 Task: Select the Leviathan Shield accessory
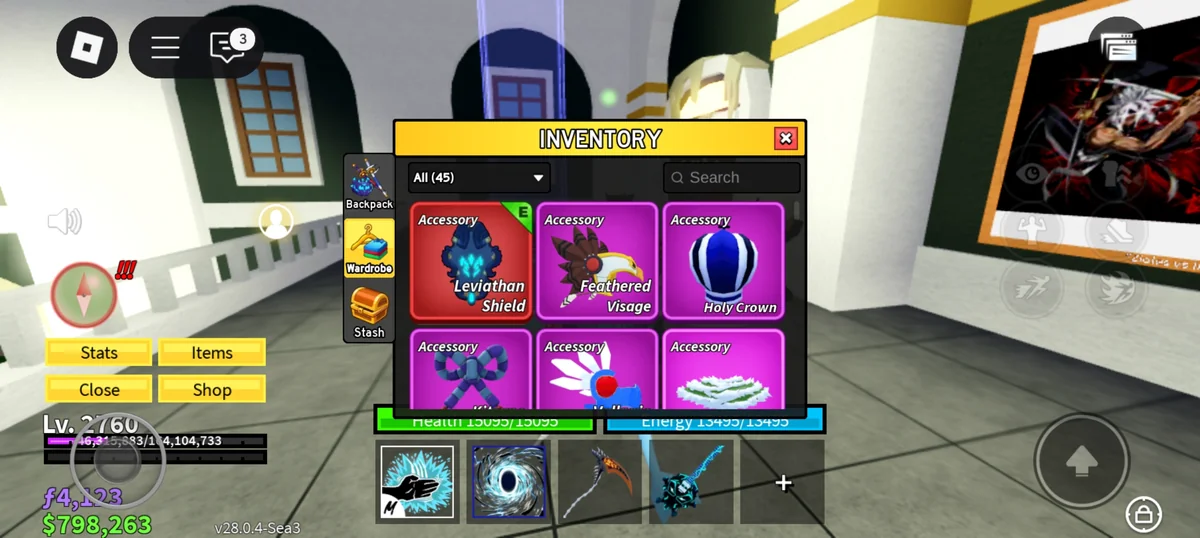[x=471, y=261]
